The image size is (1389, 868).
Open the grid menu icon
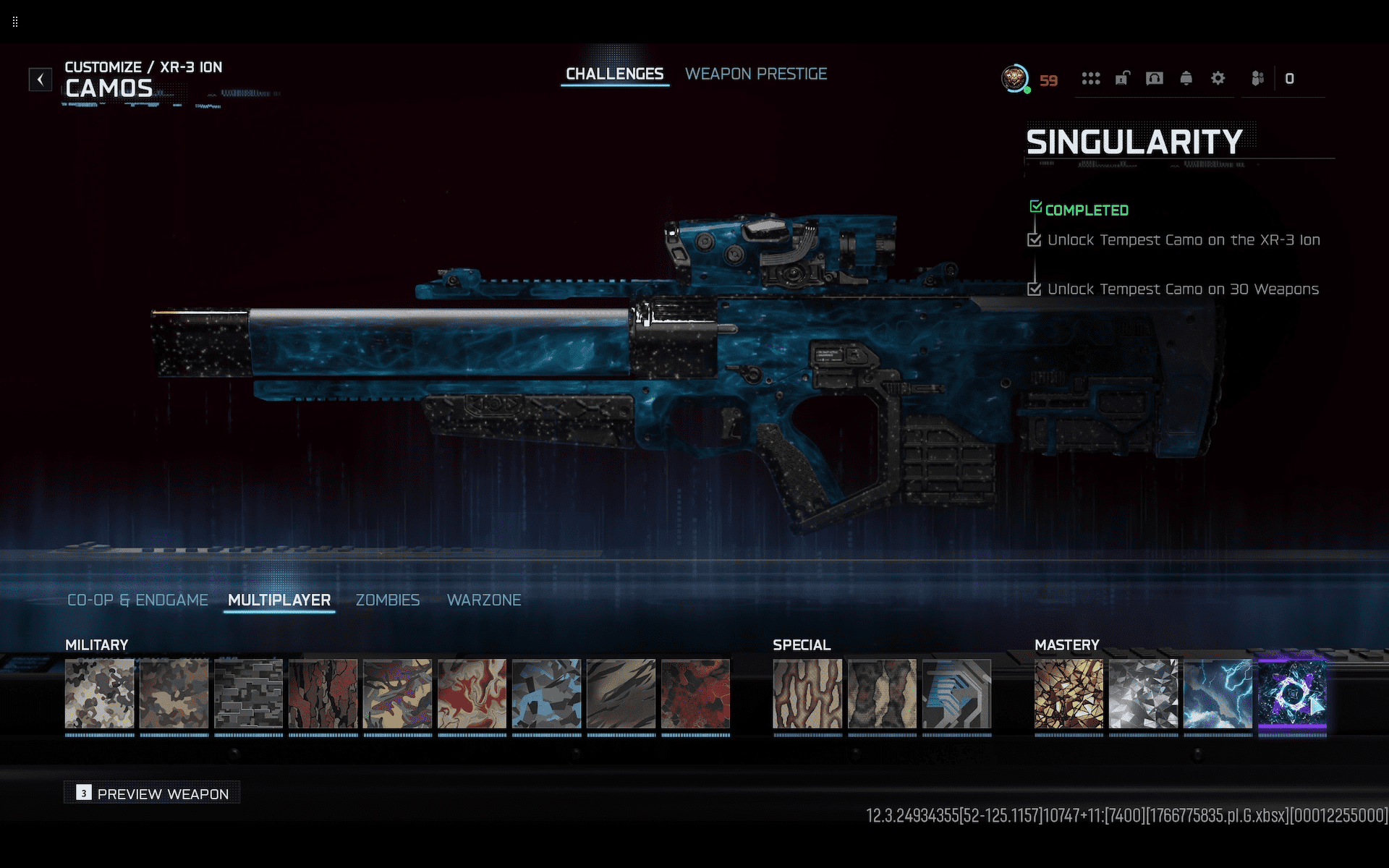(x=1090, y=78)
